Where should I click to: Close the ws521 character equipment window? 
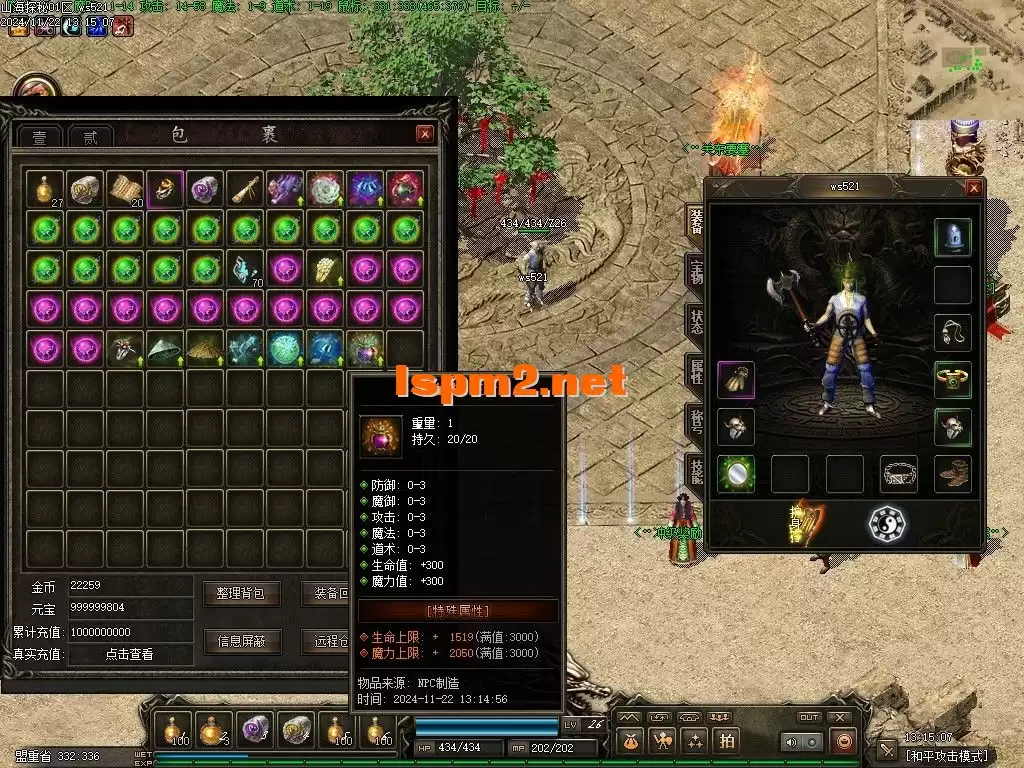(x=973, y=187)
